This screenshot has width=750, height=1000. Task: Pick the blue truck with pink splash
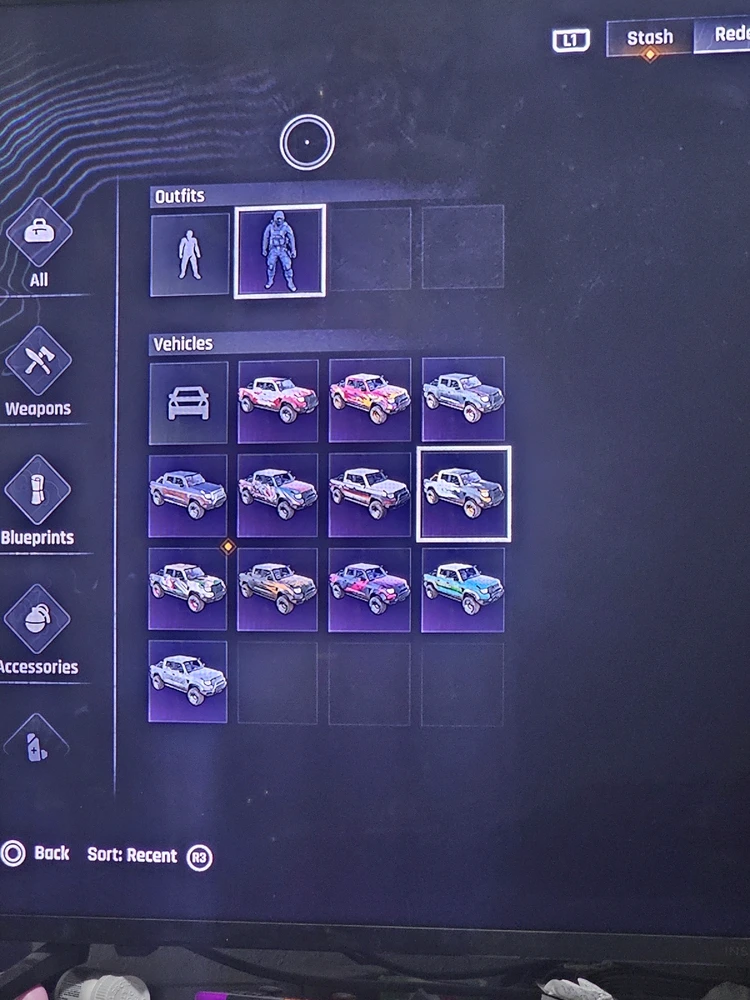(370, 589)
